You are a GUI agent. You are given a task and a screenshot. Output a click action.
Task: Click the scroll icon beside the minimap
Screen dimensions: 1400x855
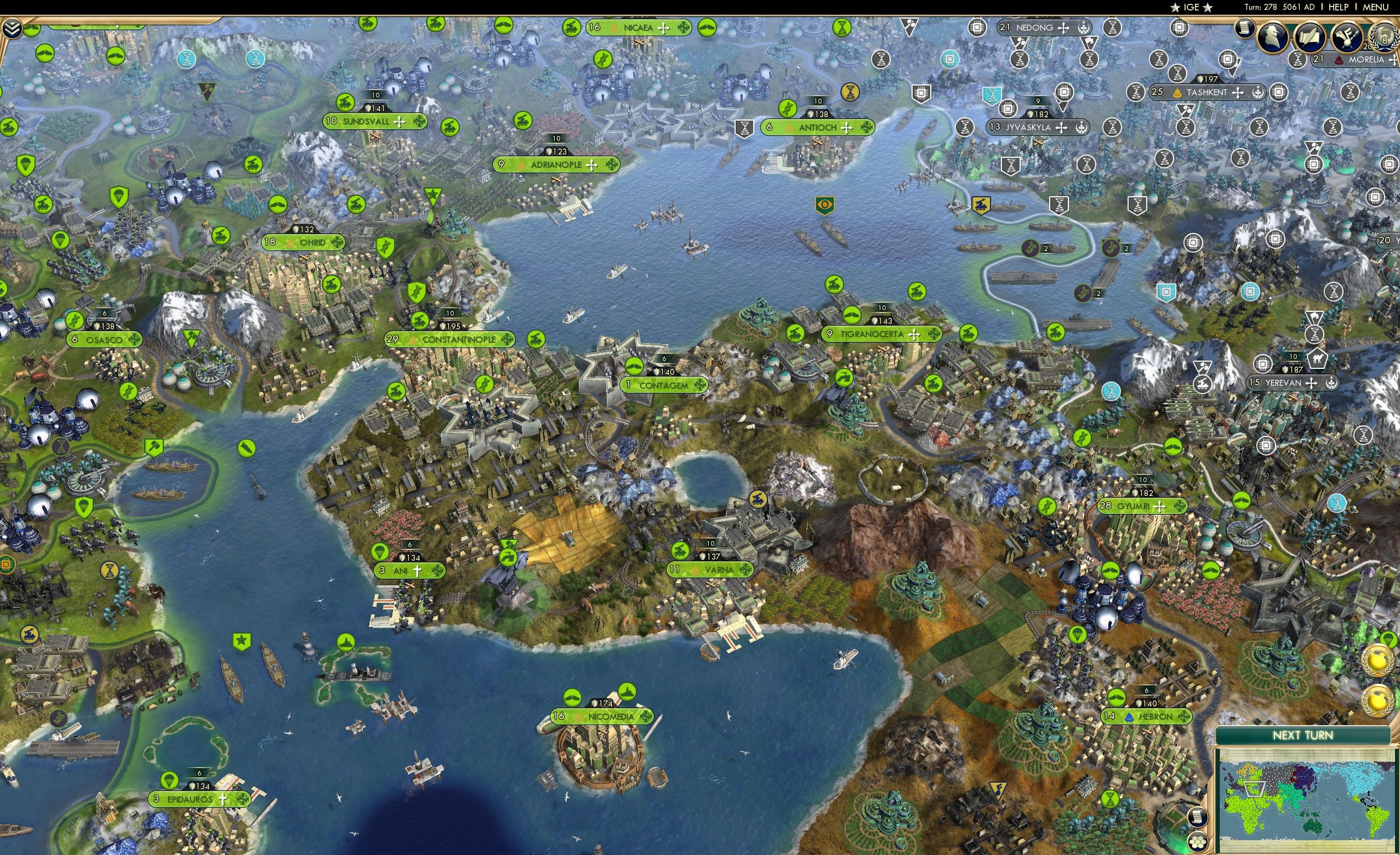tap(1198, 819)
